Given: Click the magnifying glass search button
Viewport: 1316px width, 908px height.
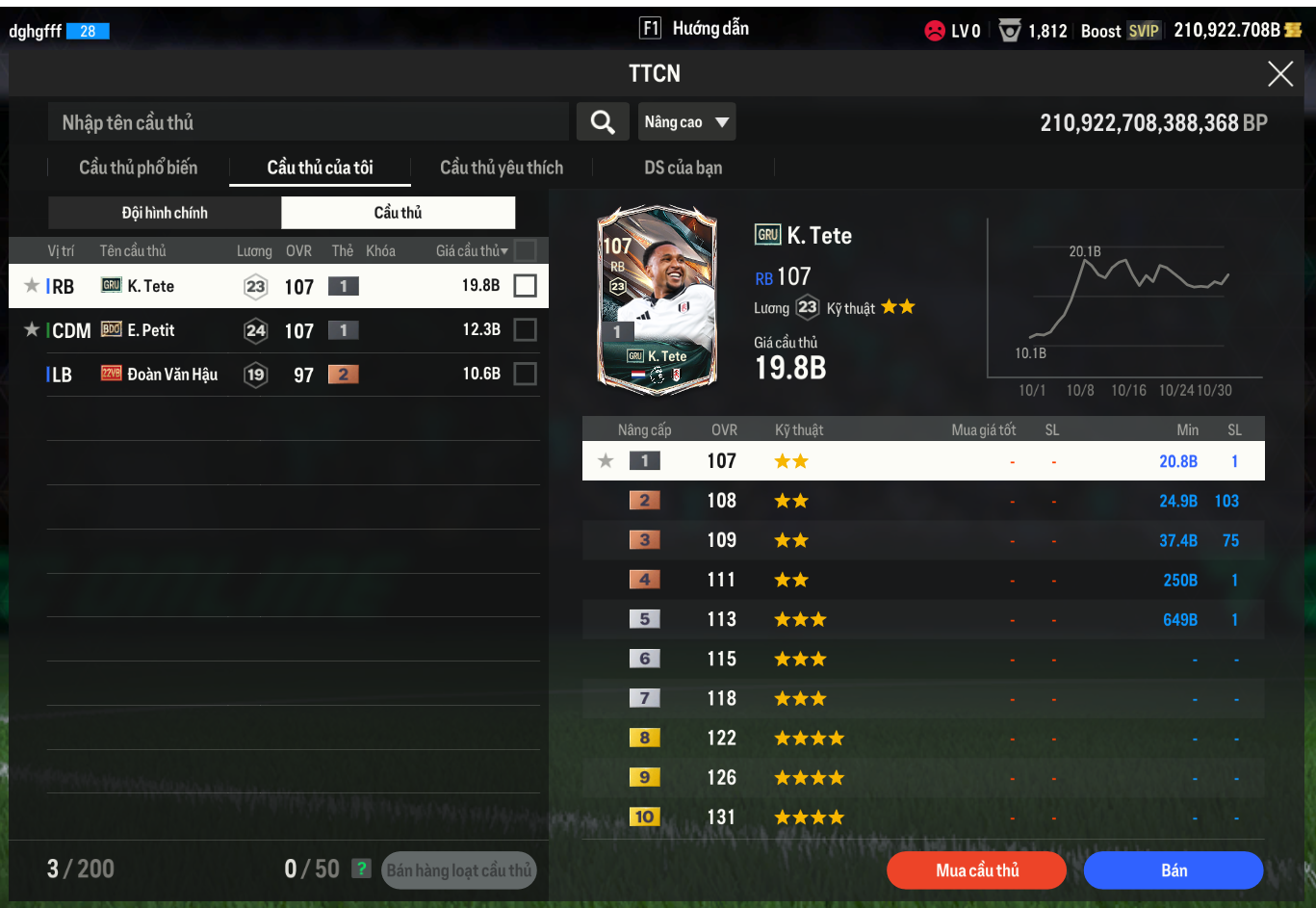Looking at the screenshot, I should (603, 122).
